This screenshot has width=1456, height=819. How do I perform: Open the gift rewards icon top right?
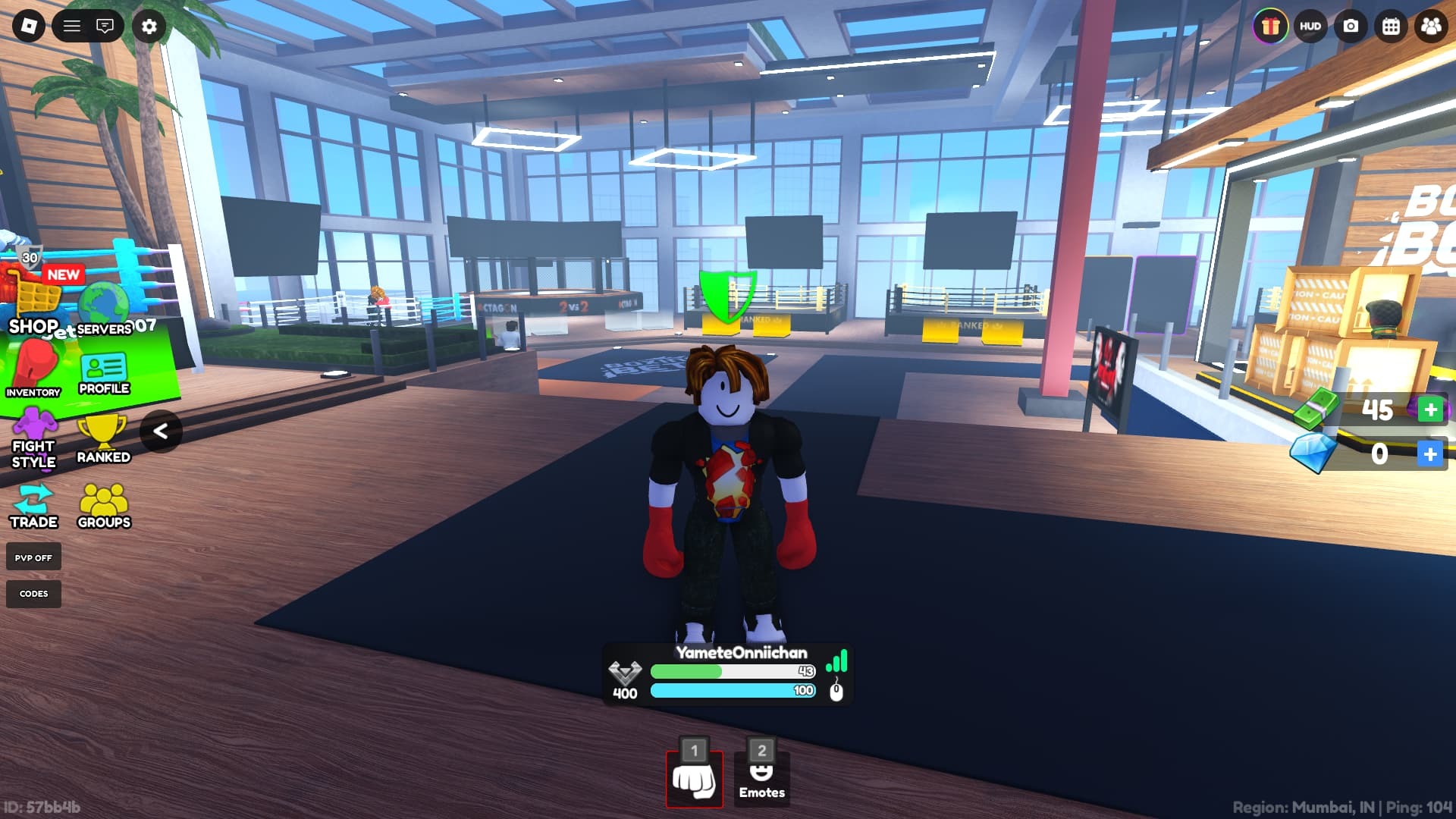click(1269, 27)
